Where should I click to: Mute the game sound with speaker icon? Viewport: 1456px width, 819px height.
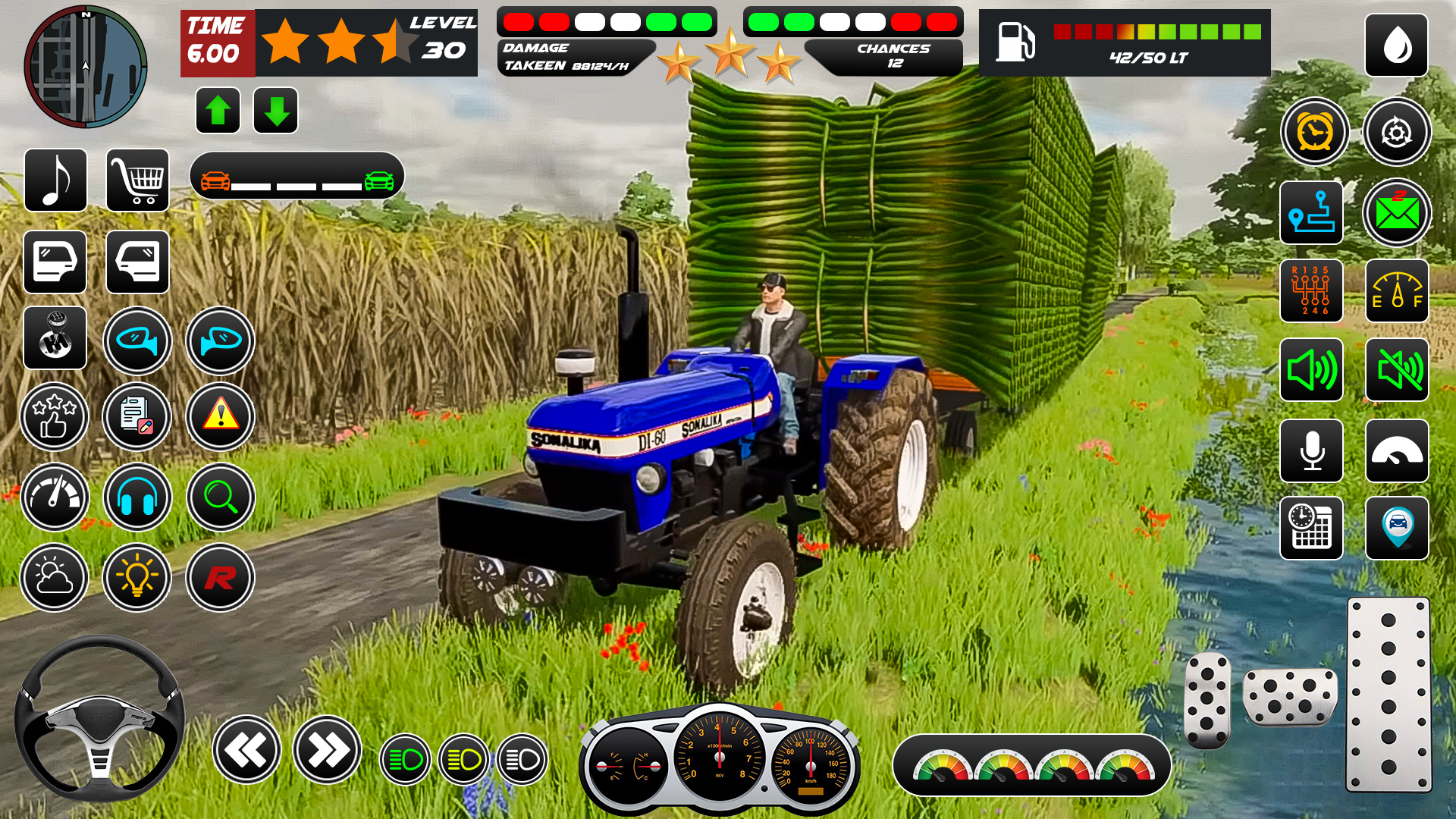pyautogui.click(x=1396, y=371)
